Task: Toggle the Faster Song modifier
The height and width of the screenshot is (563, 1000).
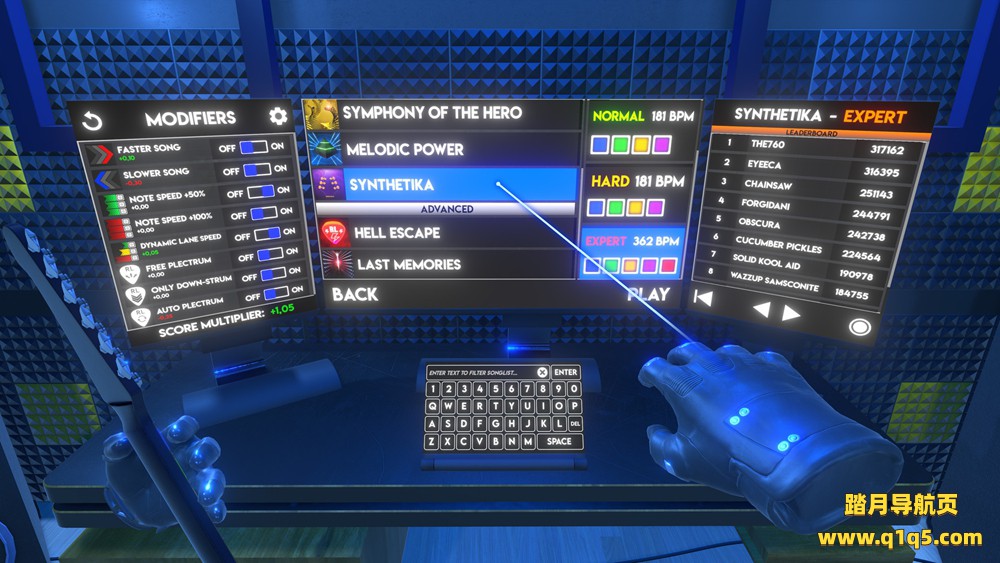Action: pyautogui.click(x=255, y=147)
